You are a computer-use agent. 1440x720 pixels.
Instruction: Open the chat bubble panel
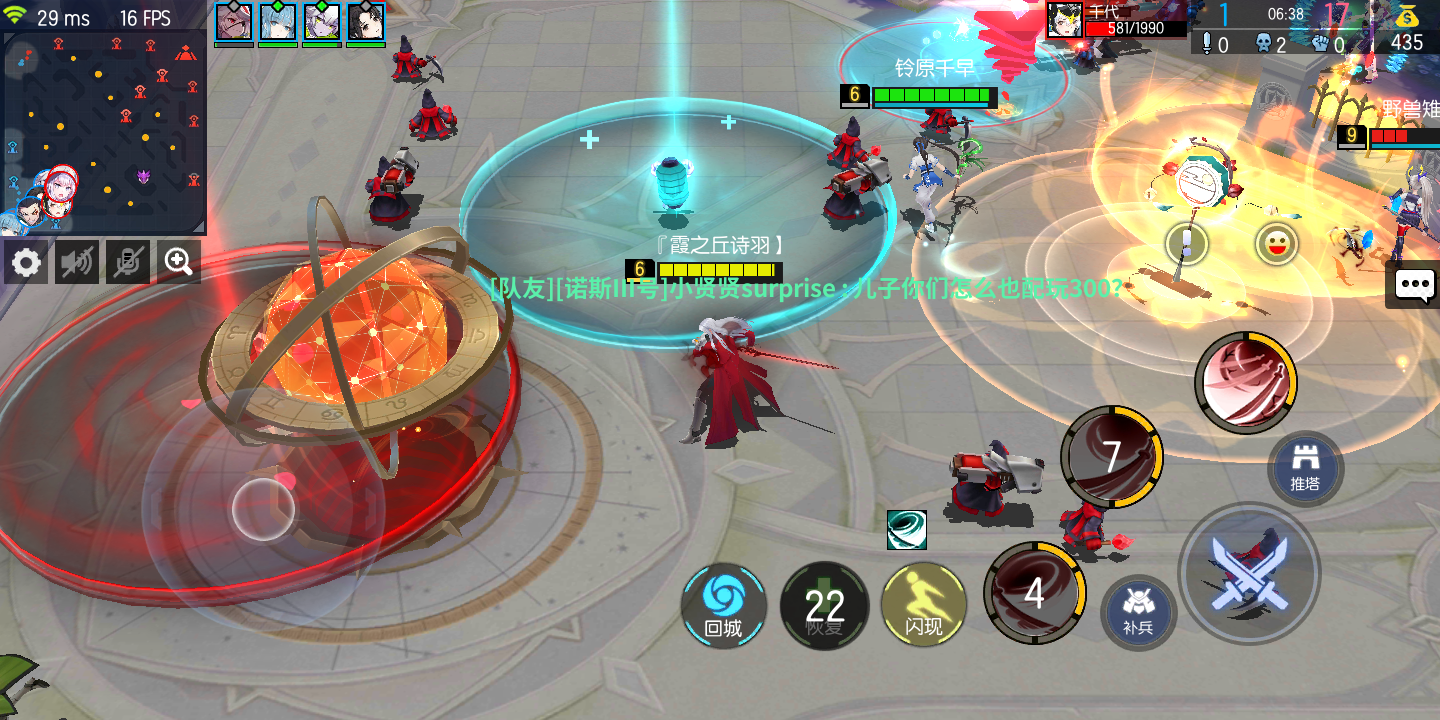[x=1412, y=286]
